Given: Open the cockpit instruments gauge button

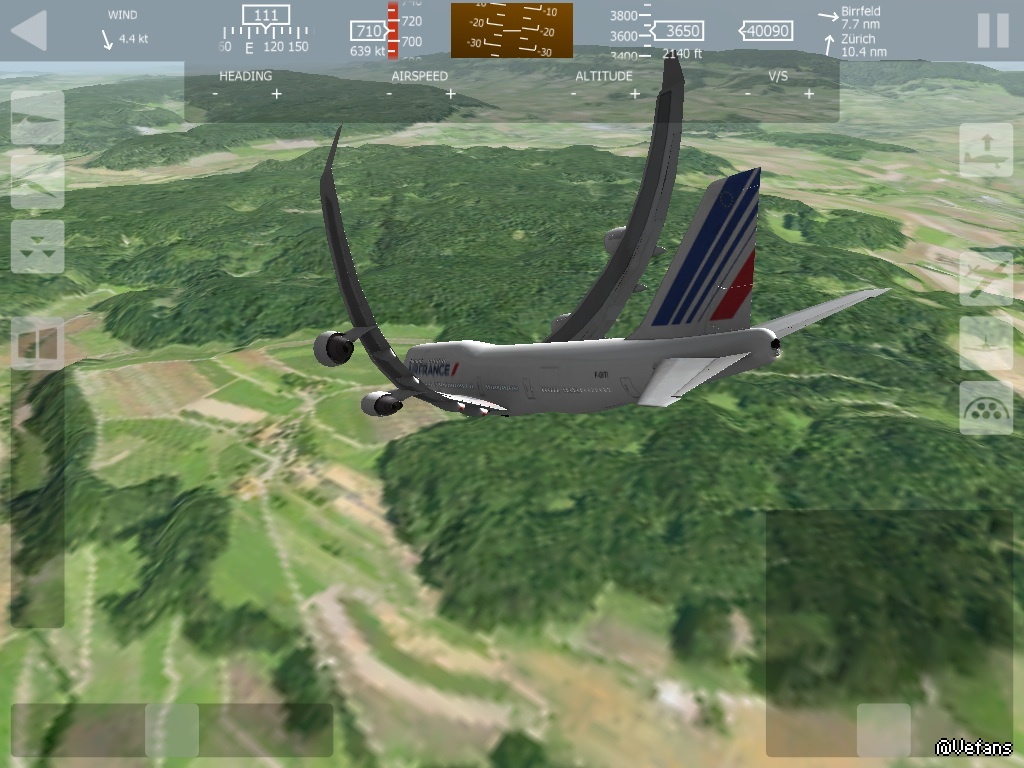Looking at the screenshot, I should [x=986, y=408].
